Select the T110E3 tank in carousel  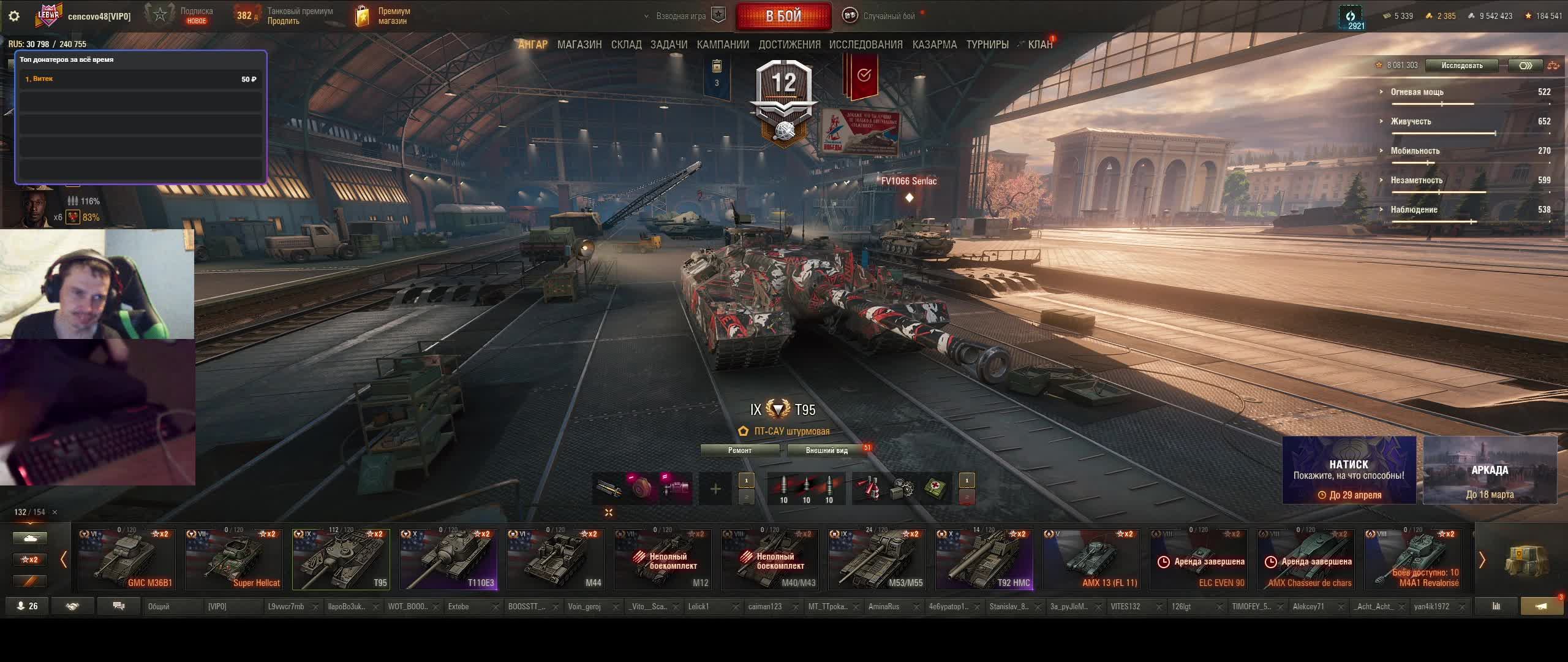click(x=448, y=559)
